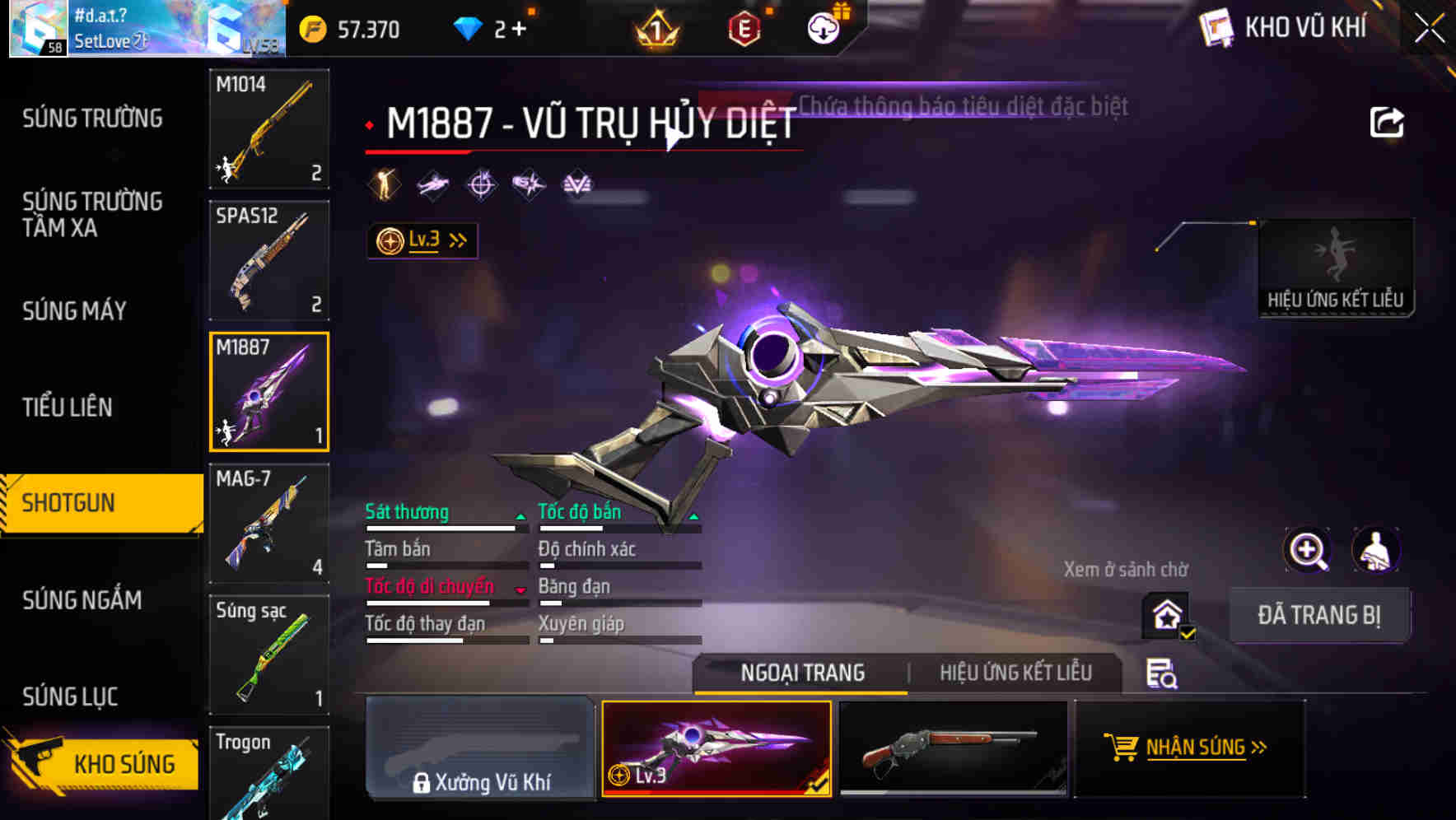Open the gold rank badge at top

click(x=655, y=29)
